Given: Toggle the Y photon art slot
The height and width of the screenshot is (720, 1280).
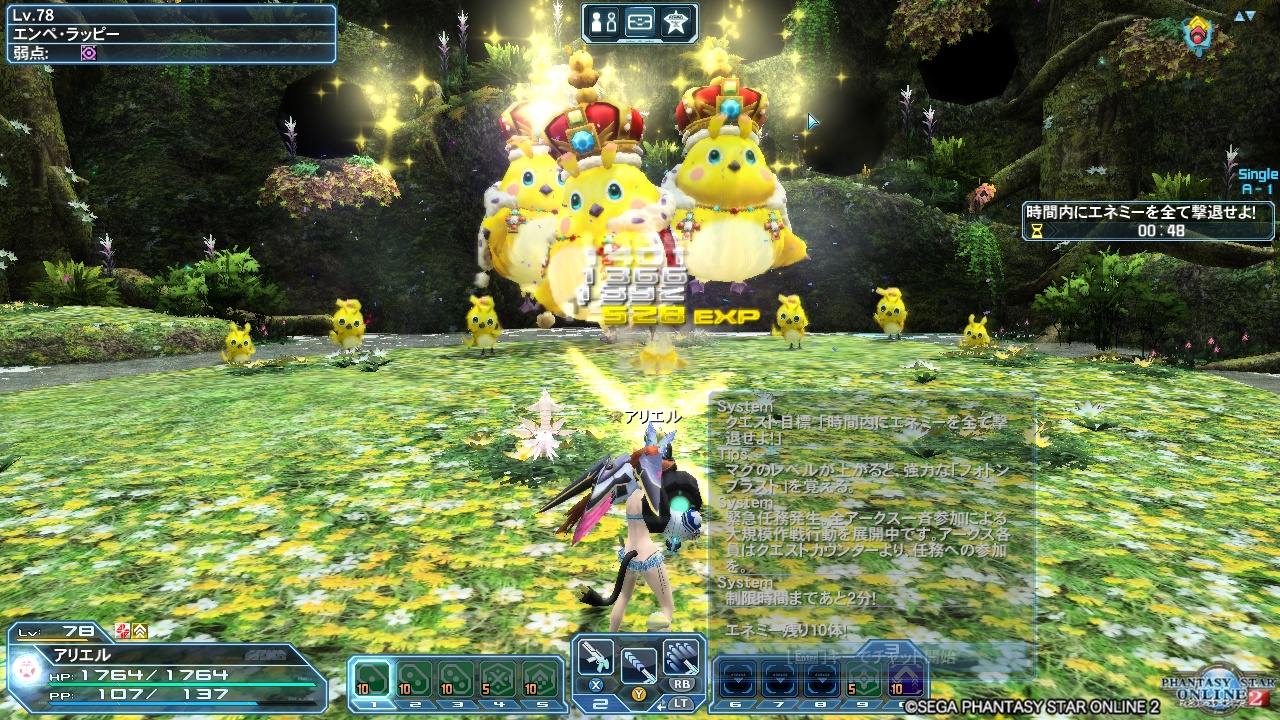Looking at the screenshot, I should 640,695.
